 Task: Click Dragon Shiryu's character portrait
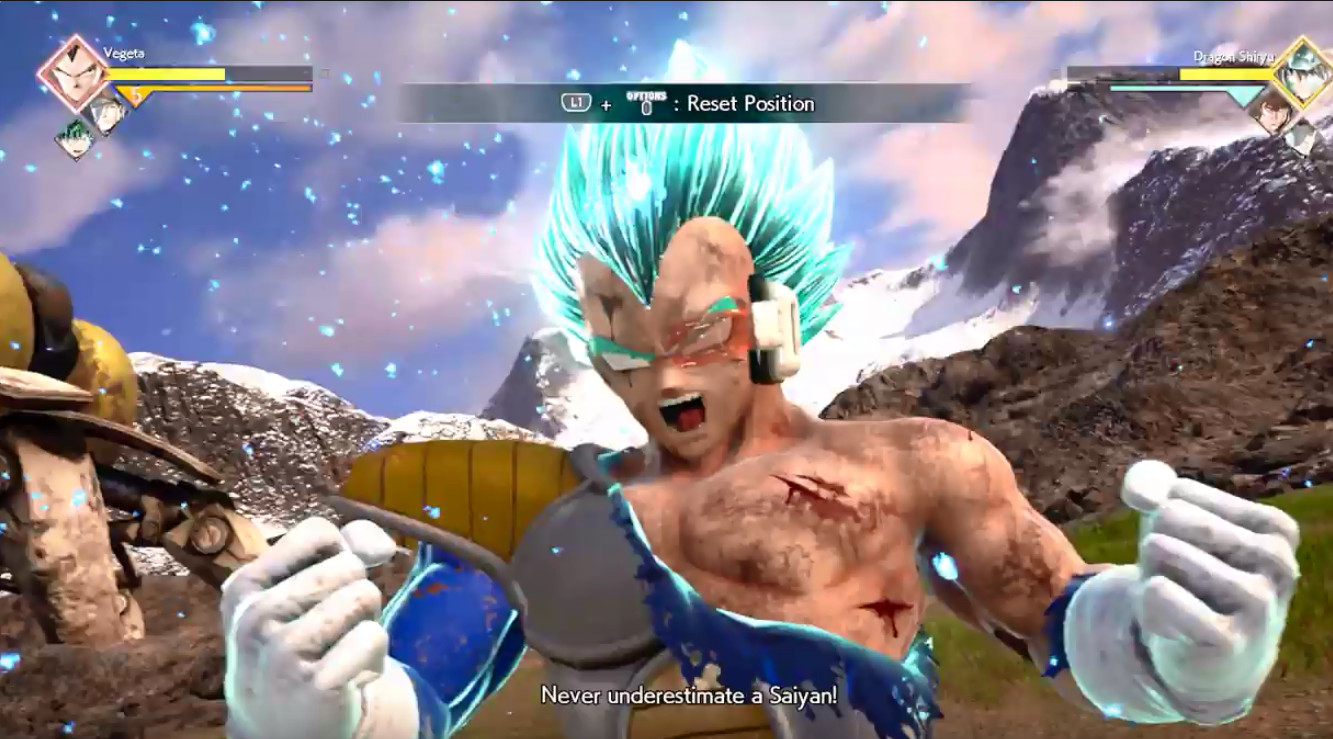click(x=1301, y=70)
